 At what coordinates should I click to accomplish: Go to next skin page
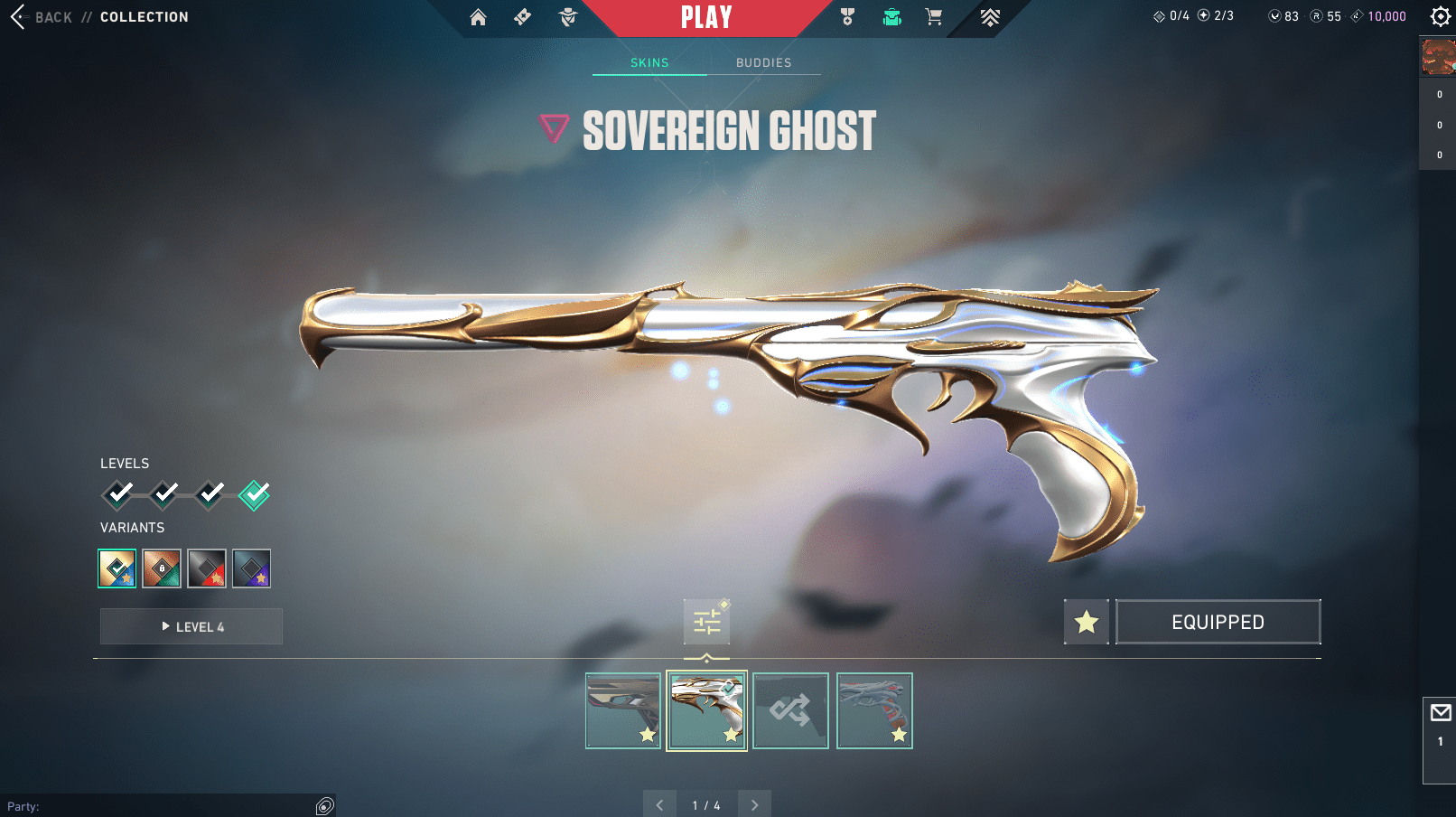[x=754, y=804]
